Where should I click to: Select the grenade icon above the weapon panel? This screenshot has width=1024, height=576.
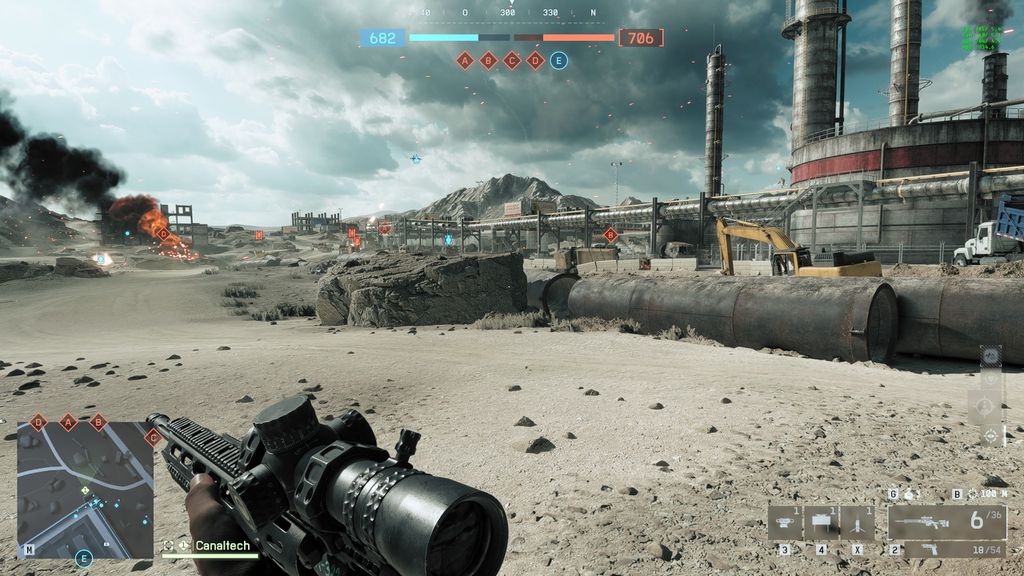[908, 494]
